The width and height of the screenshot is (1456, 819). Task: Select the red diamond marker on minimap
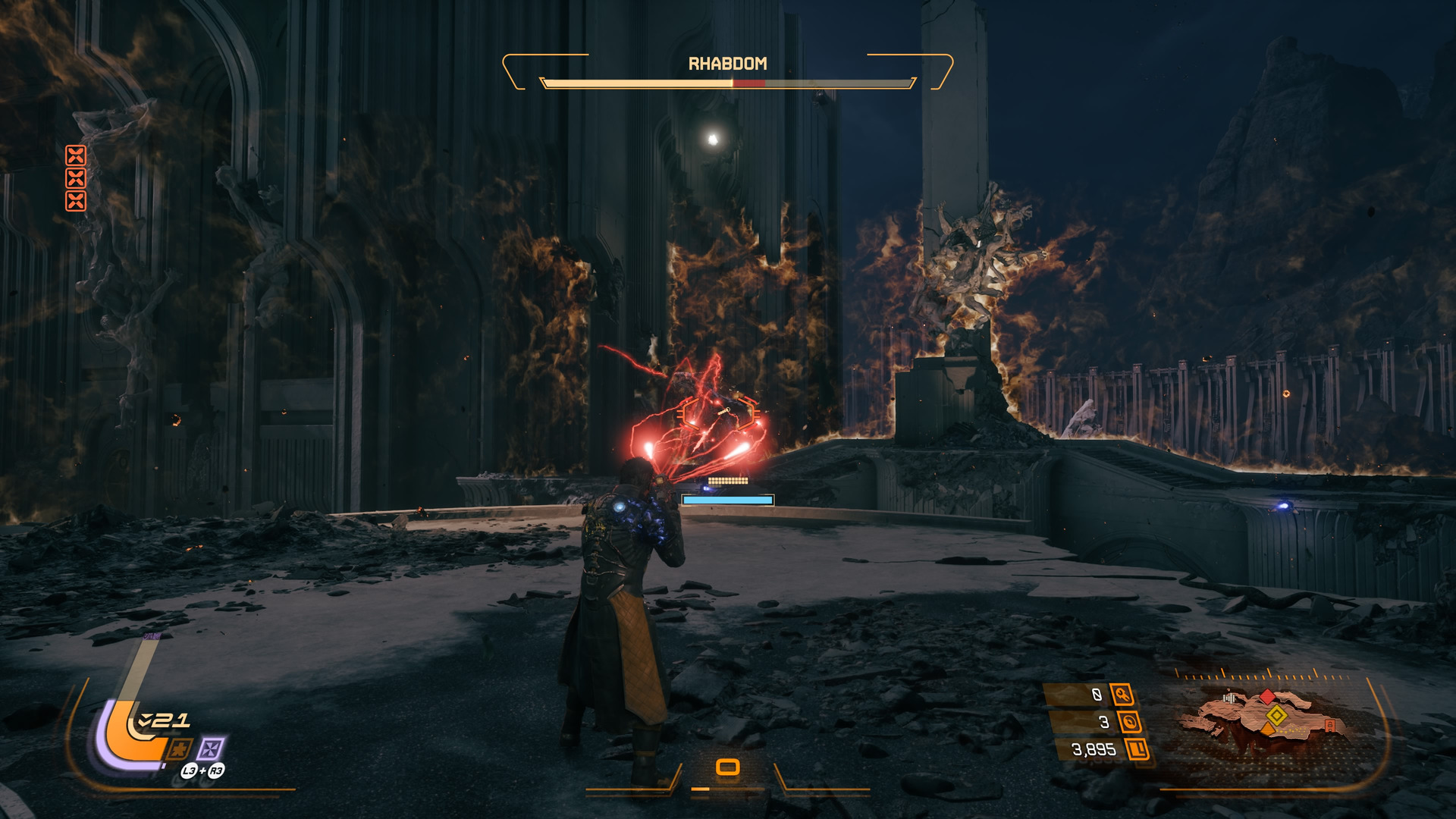pos(1267,695)
